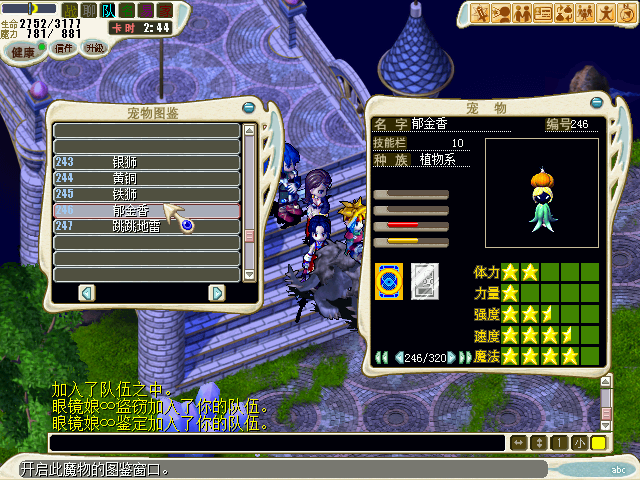Show the next pet in the detail panel

[x=453, y=357]
